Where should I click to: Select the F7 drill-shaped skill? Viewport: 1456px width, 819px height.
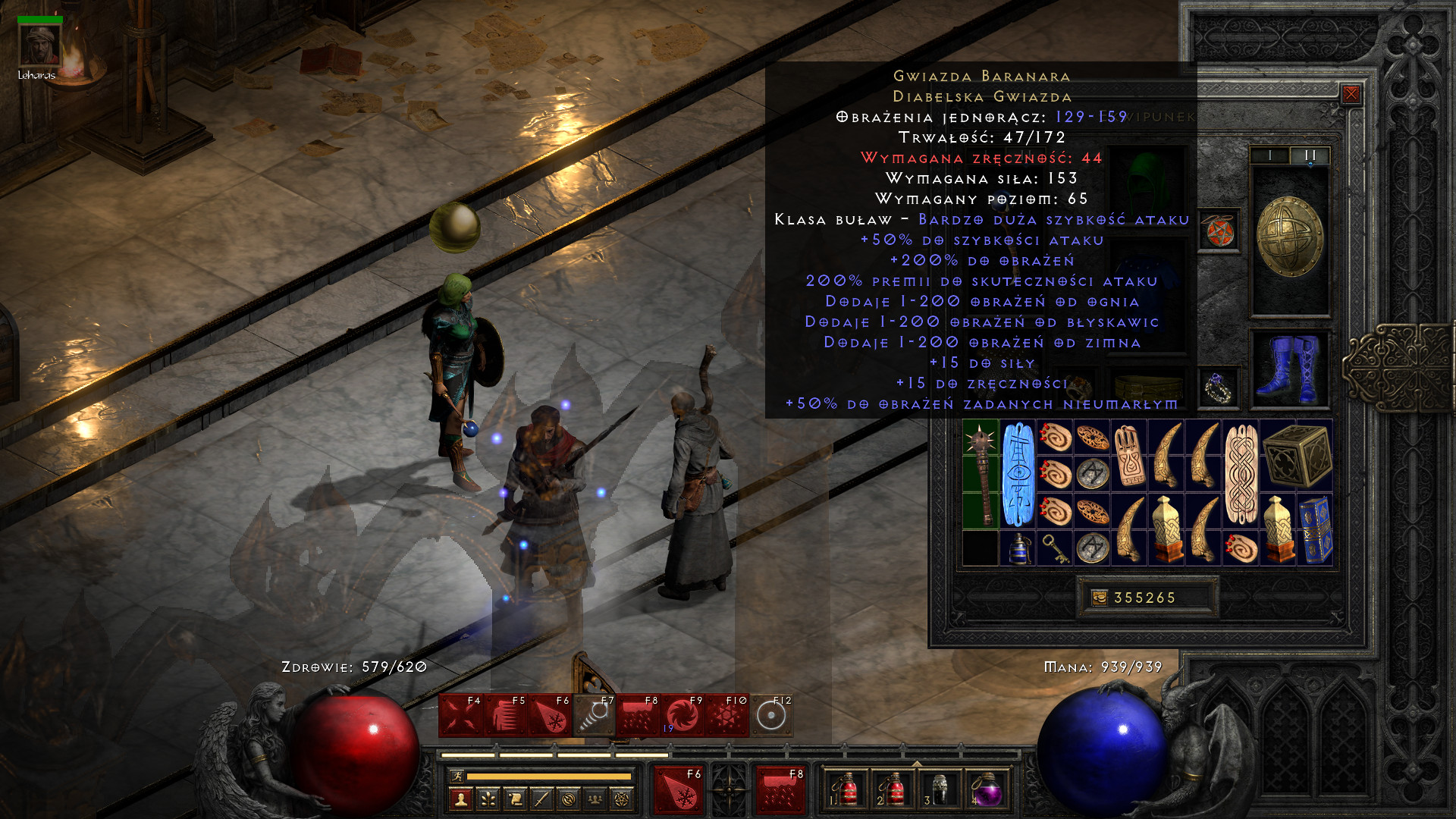pos(594,716)
